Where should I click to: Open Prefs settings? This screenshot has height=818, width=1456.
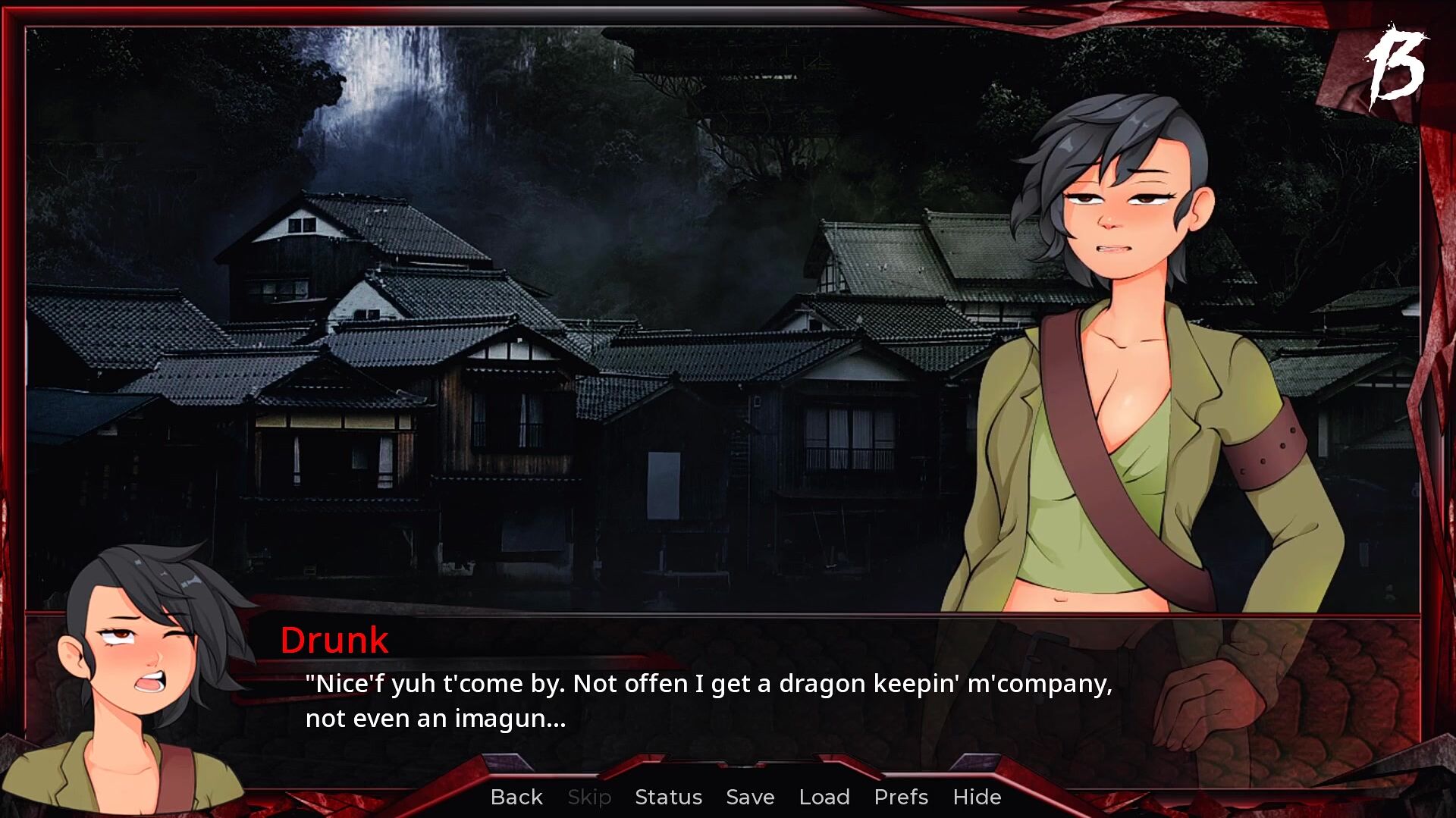(901, 797)
